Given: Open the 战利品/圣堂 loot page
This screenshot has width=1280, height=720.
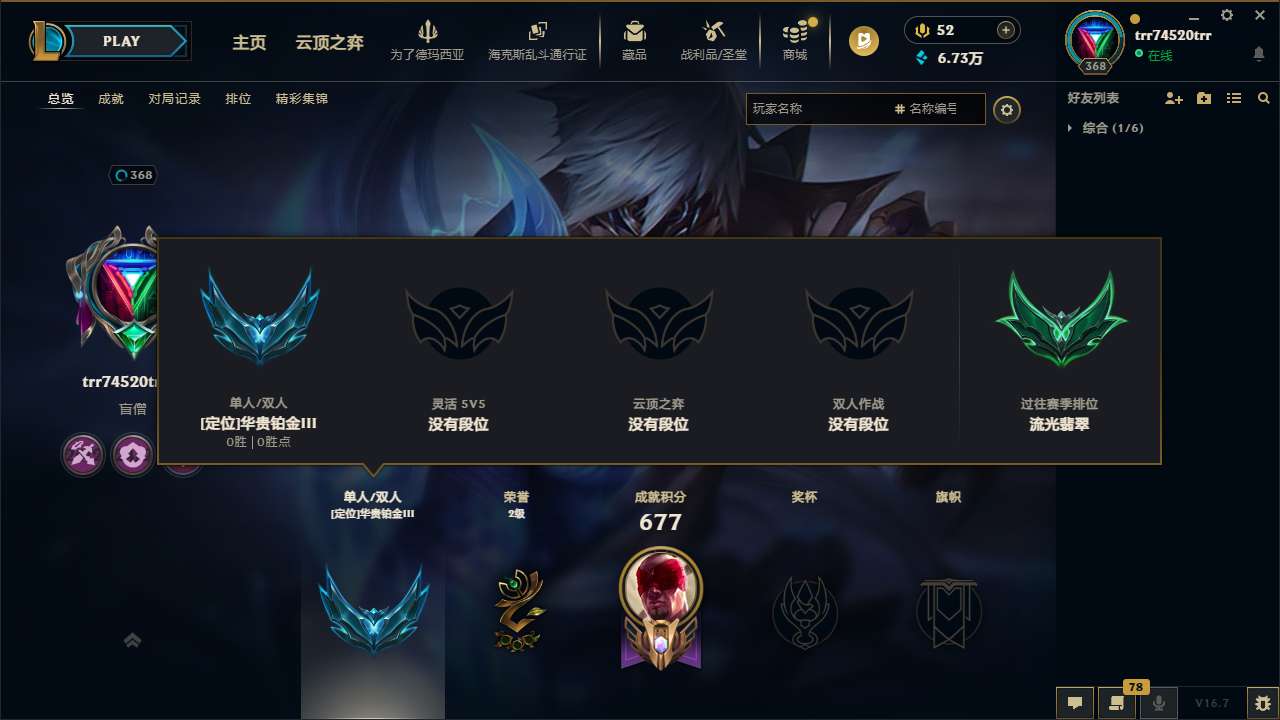Looking at the screenshot, I should point(713,40).
